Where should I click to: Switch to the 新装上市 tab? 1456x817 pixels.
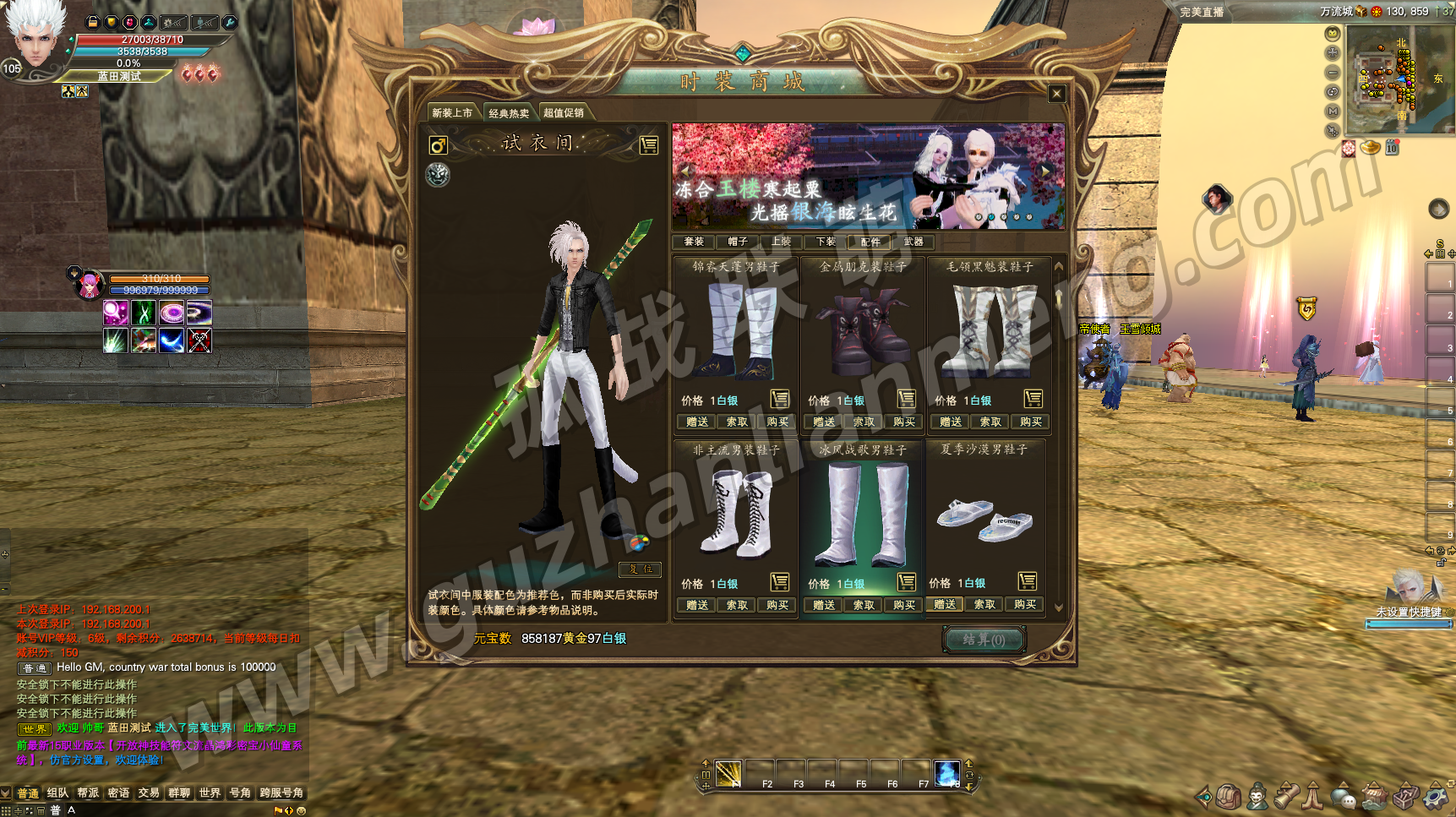[x=452, y=113]
